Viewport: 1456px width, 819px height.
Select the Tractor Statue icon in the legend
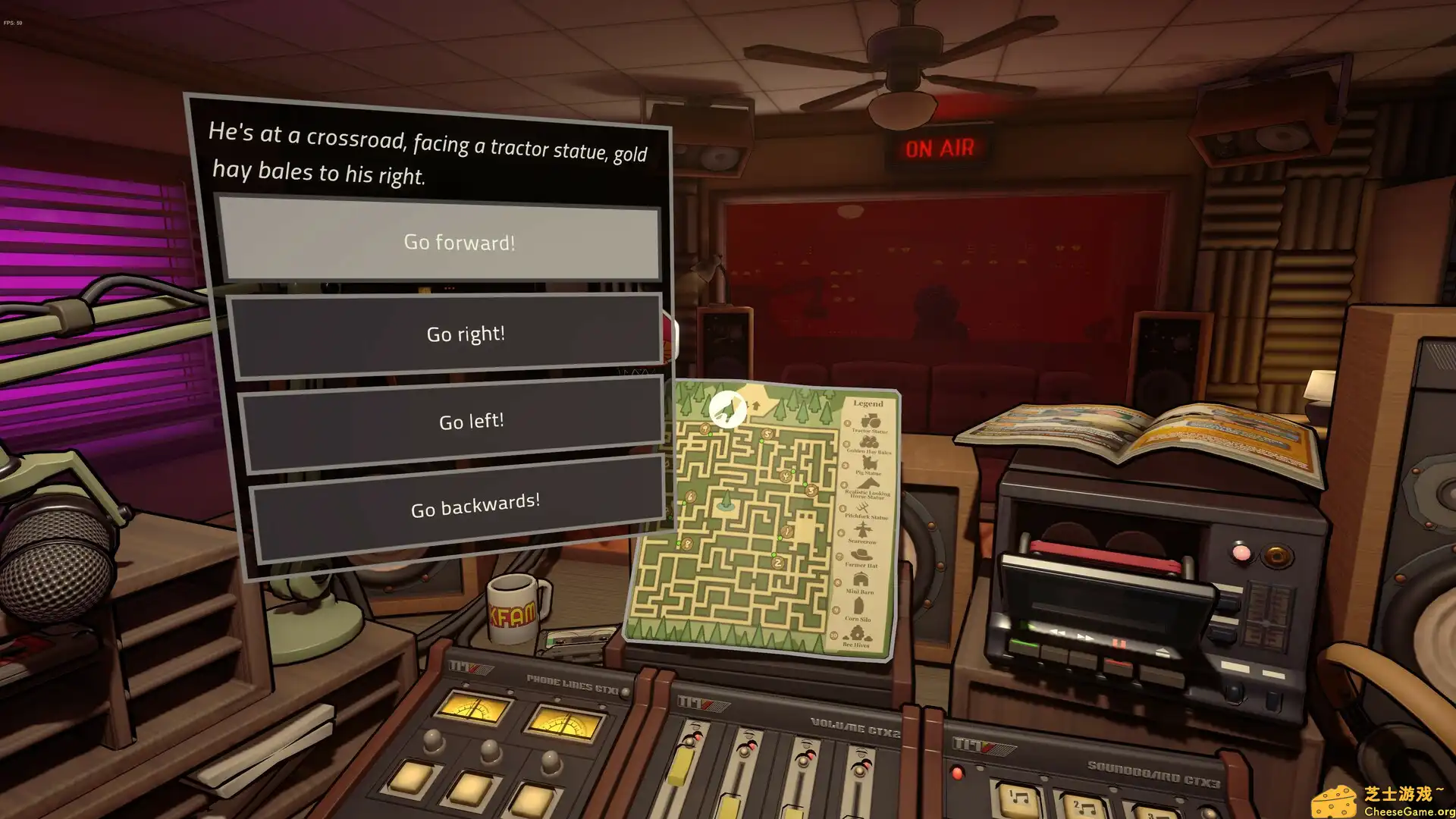click(x=868, y=421)
